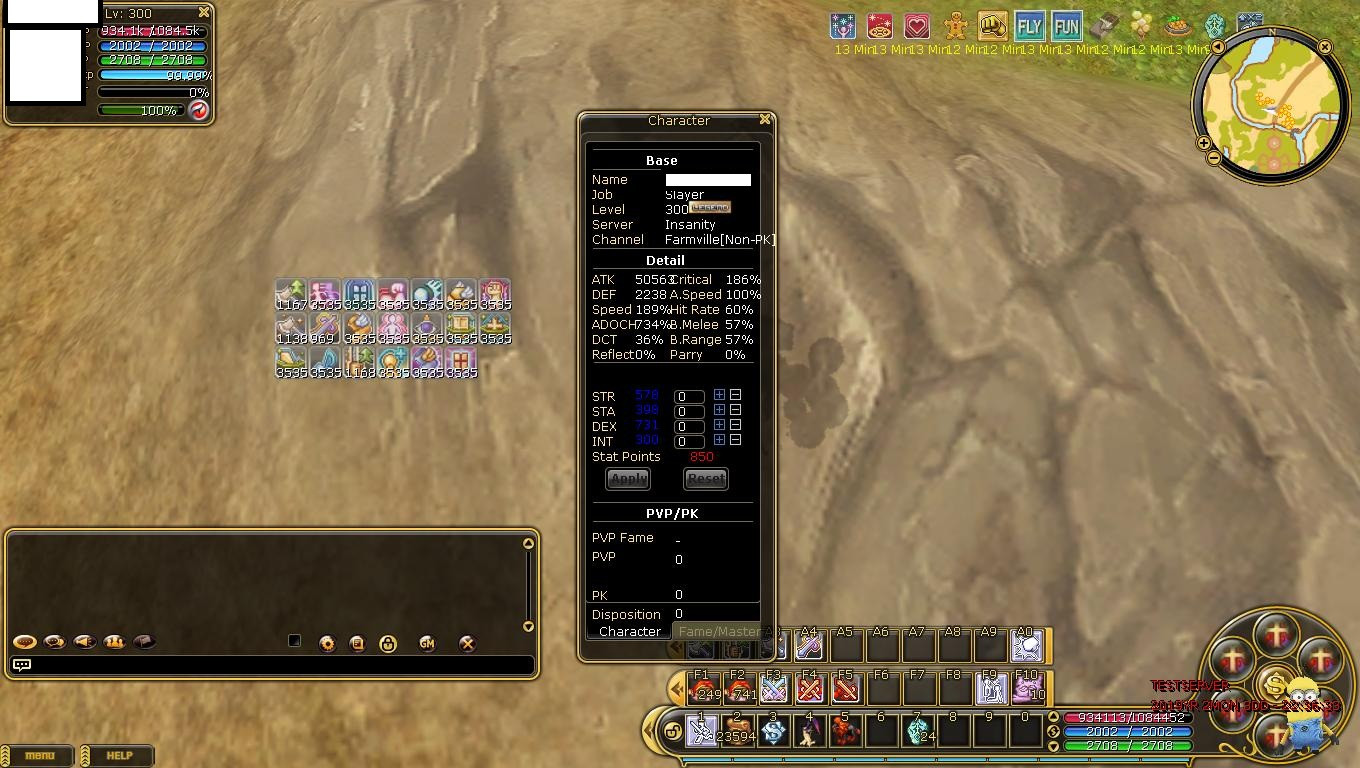The image size is (1360, 768).
Task: Use hotbar slot 2 with 23594 stack
Action: pos(738,731)
